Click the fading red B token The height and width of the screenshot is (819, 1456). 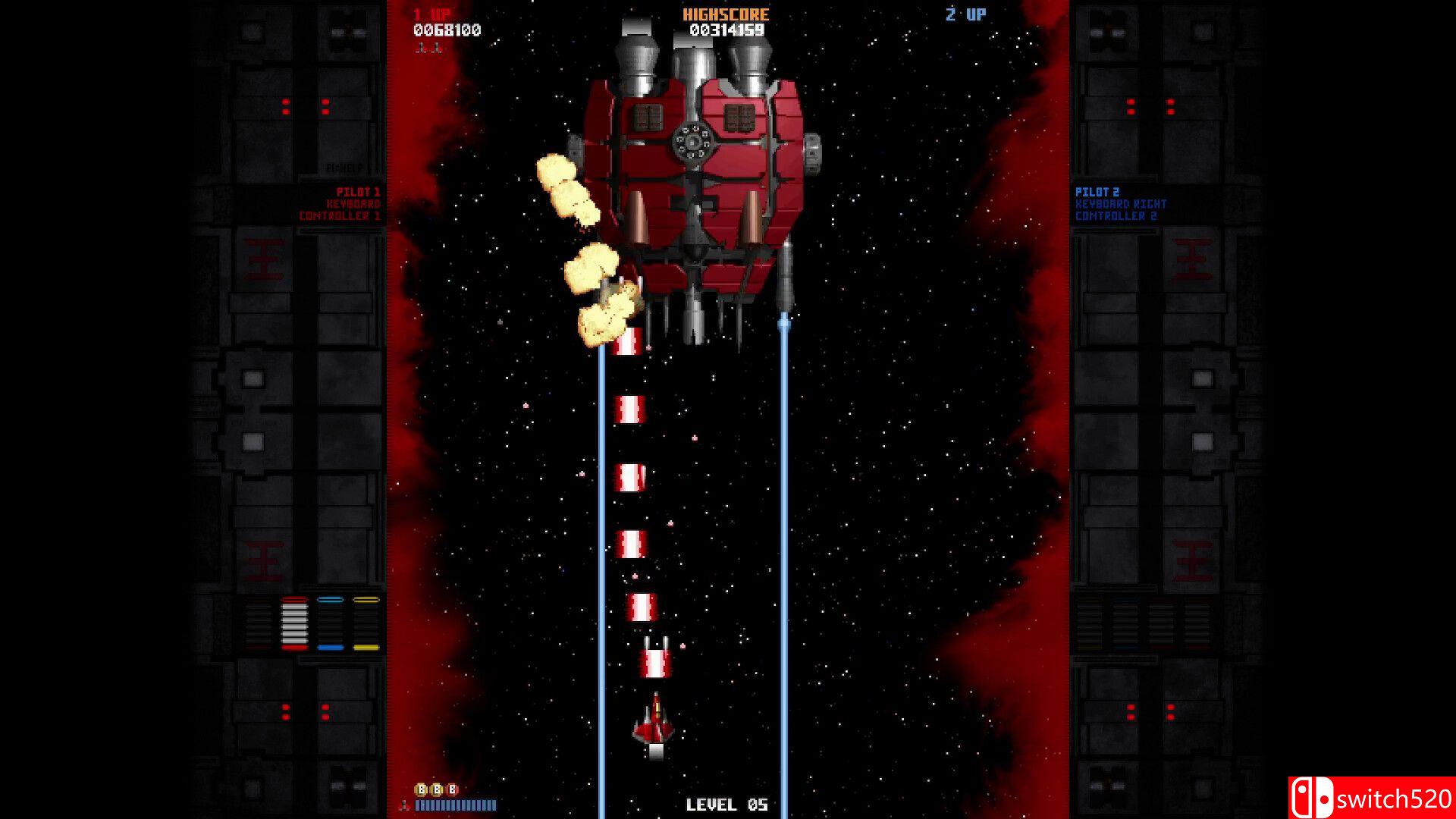point(452,789)
